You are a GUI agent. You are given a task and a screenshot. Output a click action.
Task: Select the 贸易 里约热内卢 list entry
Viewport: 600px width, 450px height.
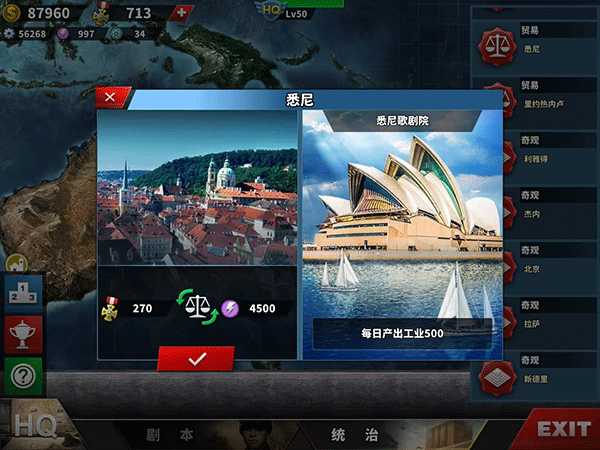(x=535, y=94)
